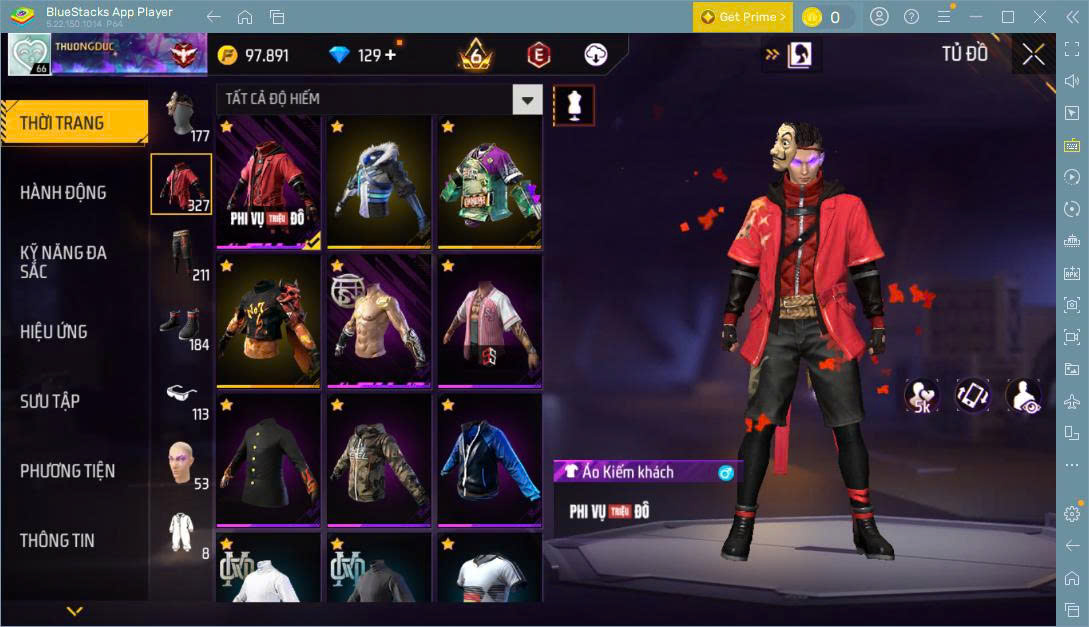Select the red PHI VỤ TRIỆU ĐÔ jacket
Screen dimensions: 1089x627
(268, 180)
